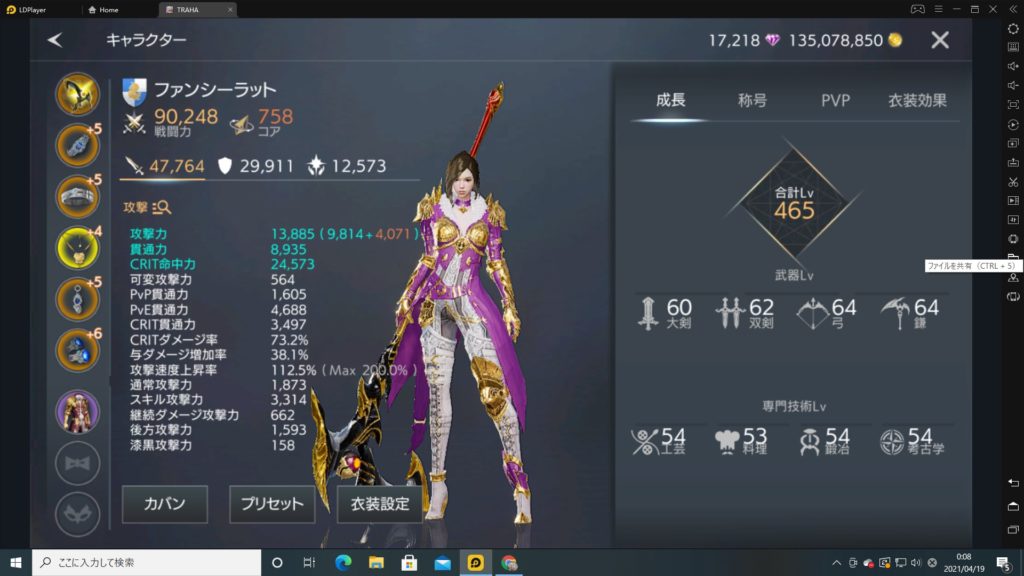Go back with the arrow button
Viewport: 1024px width, 576px height.
(x=55, y=40)
